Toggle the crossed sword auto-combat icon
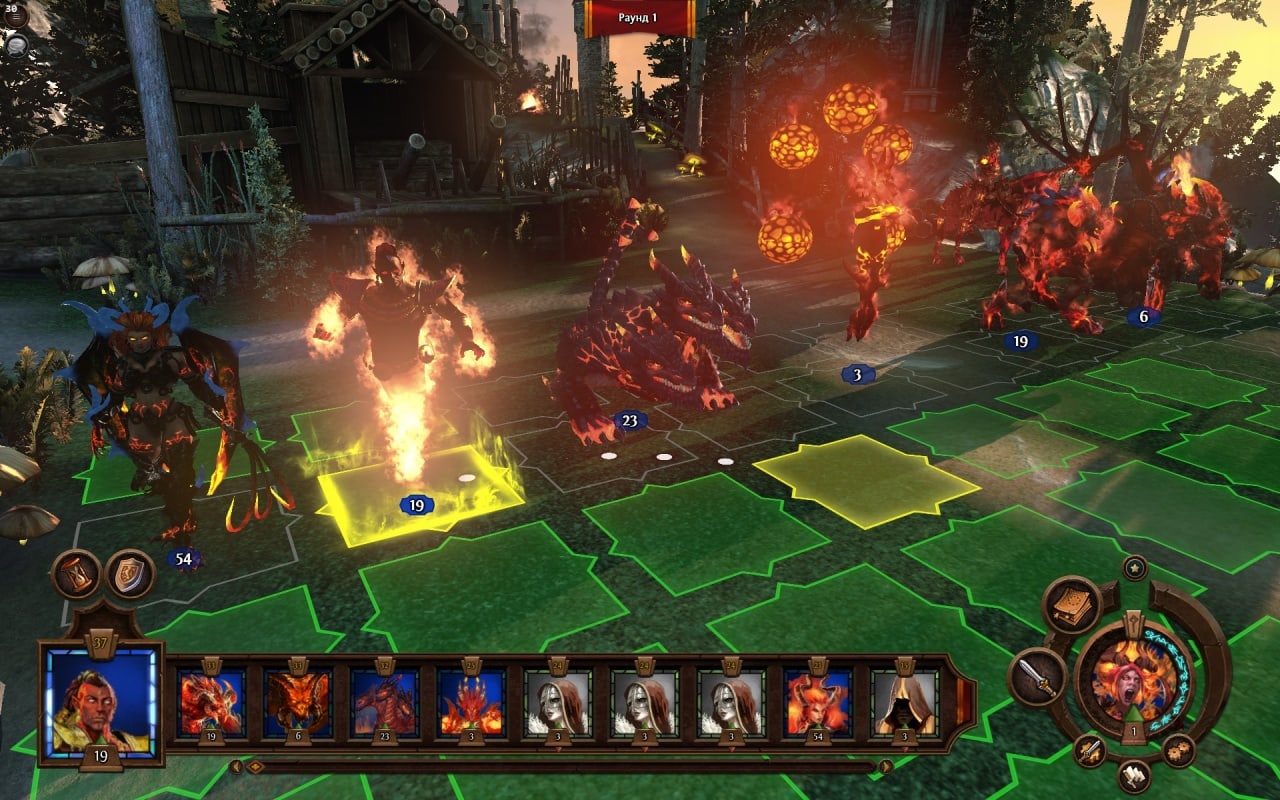Screen dimensions: 1280x800 [x=1089, y=750]
